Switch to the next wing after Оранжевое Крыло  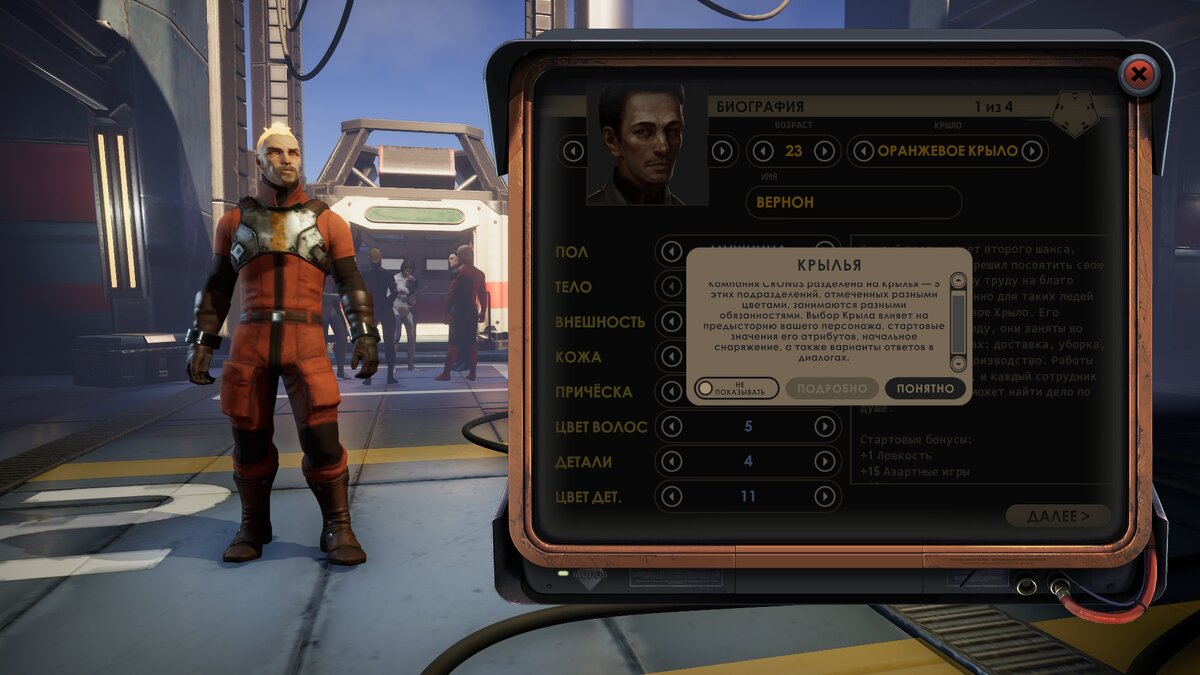1032,152
